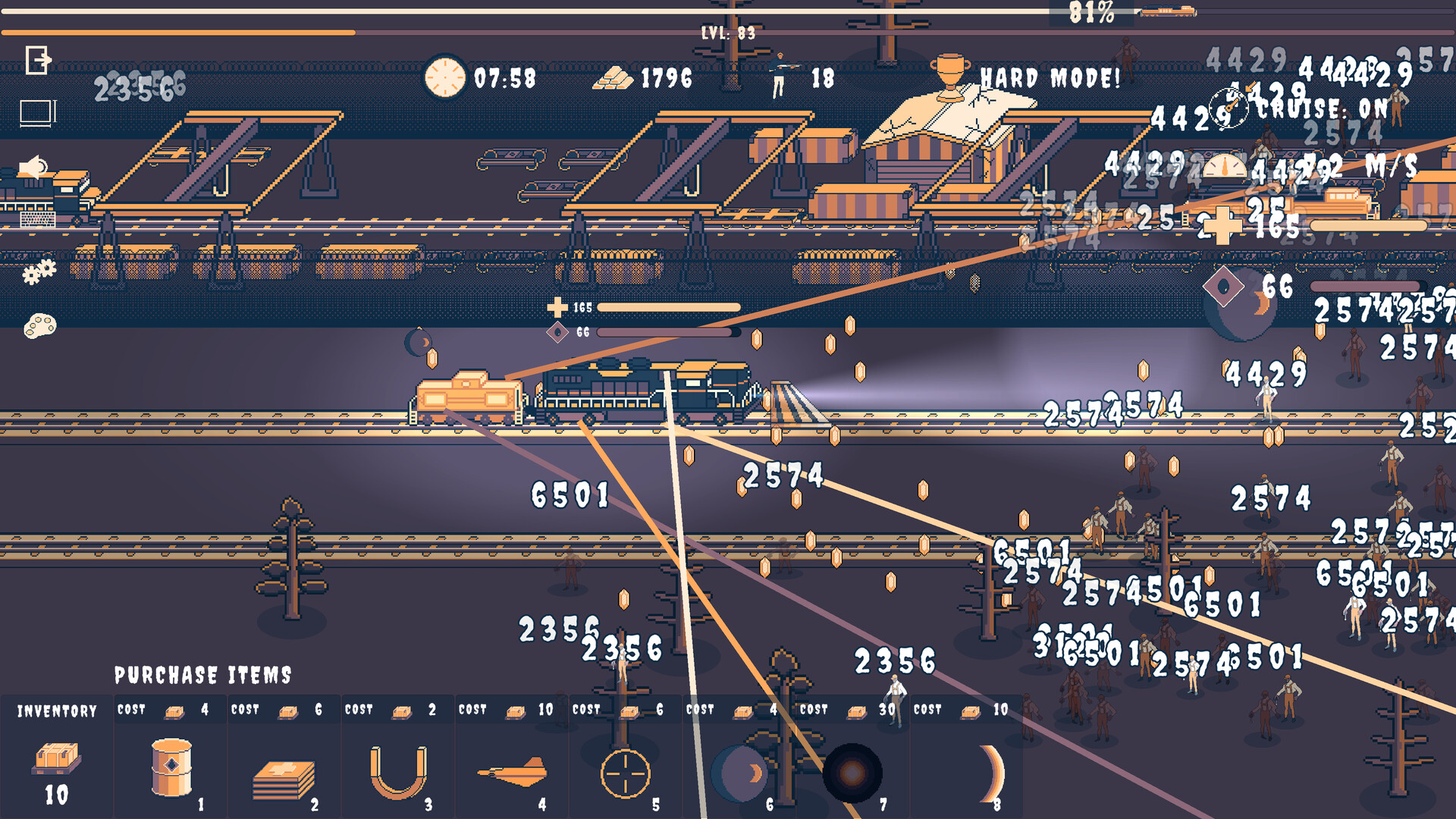Select the oil barrel item in purchase bar
This screenshot has height=819, width=1456.
click(170, 770)
